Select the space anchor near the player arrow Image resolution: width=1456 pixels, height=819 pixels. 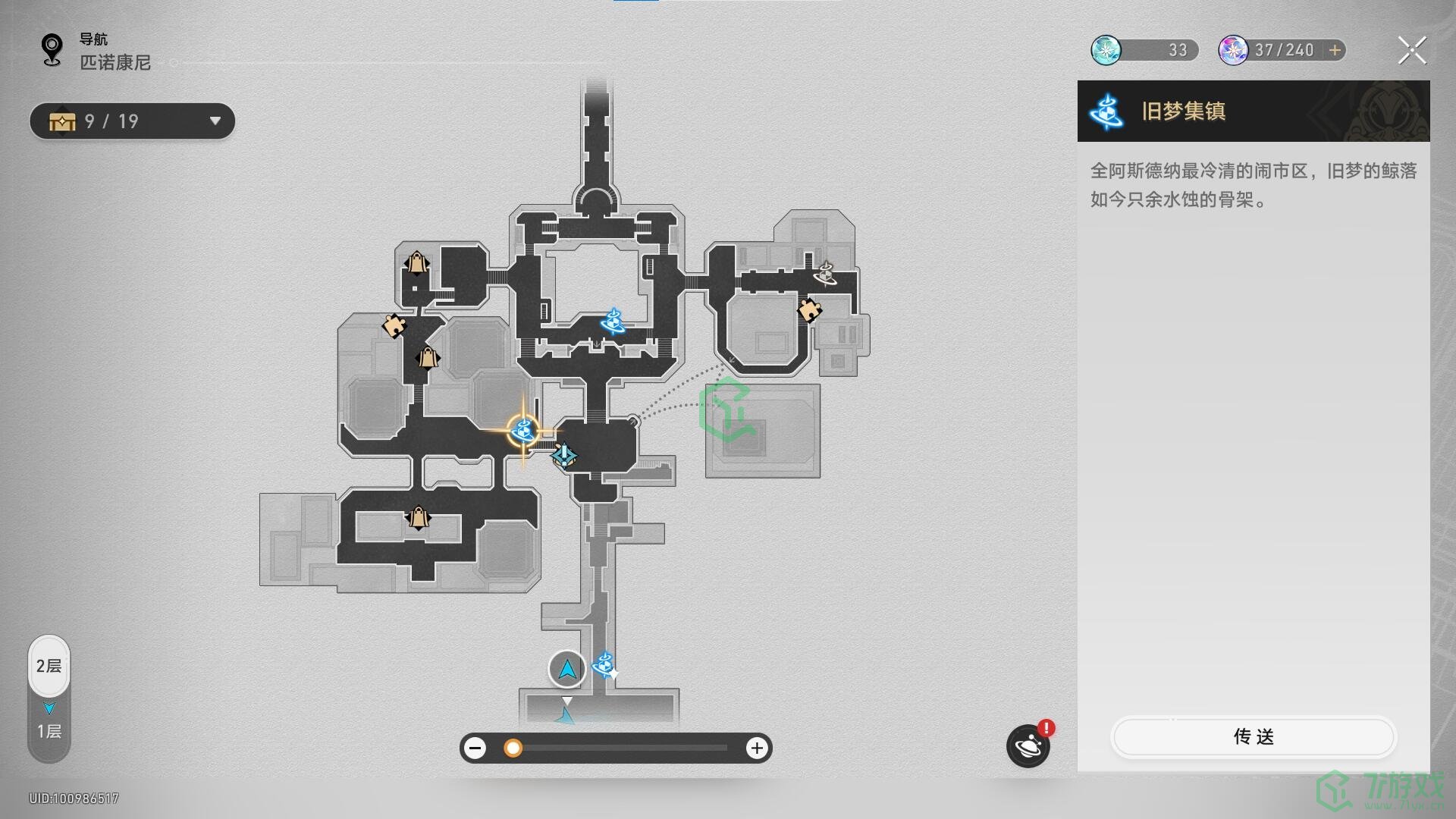(604, 665)
